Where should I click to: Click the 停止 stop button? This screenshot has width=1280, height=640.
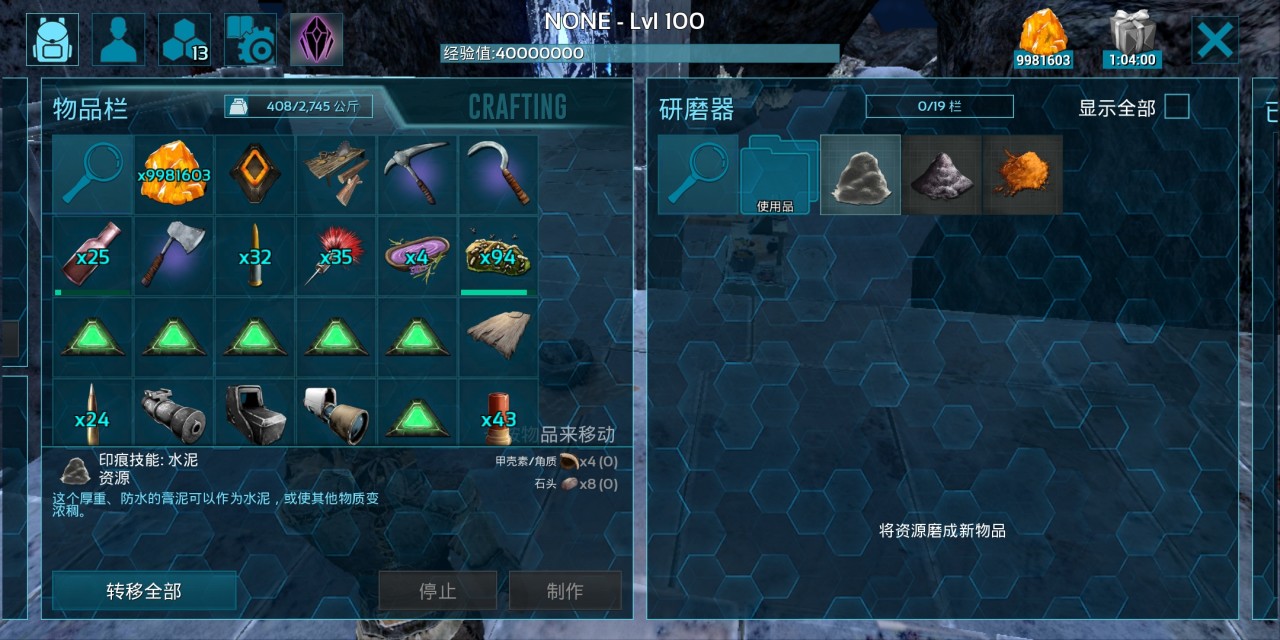point(437,591)
